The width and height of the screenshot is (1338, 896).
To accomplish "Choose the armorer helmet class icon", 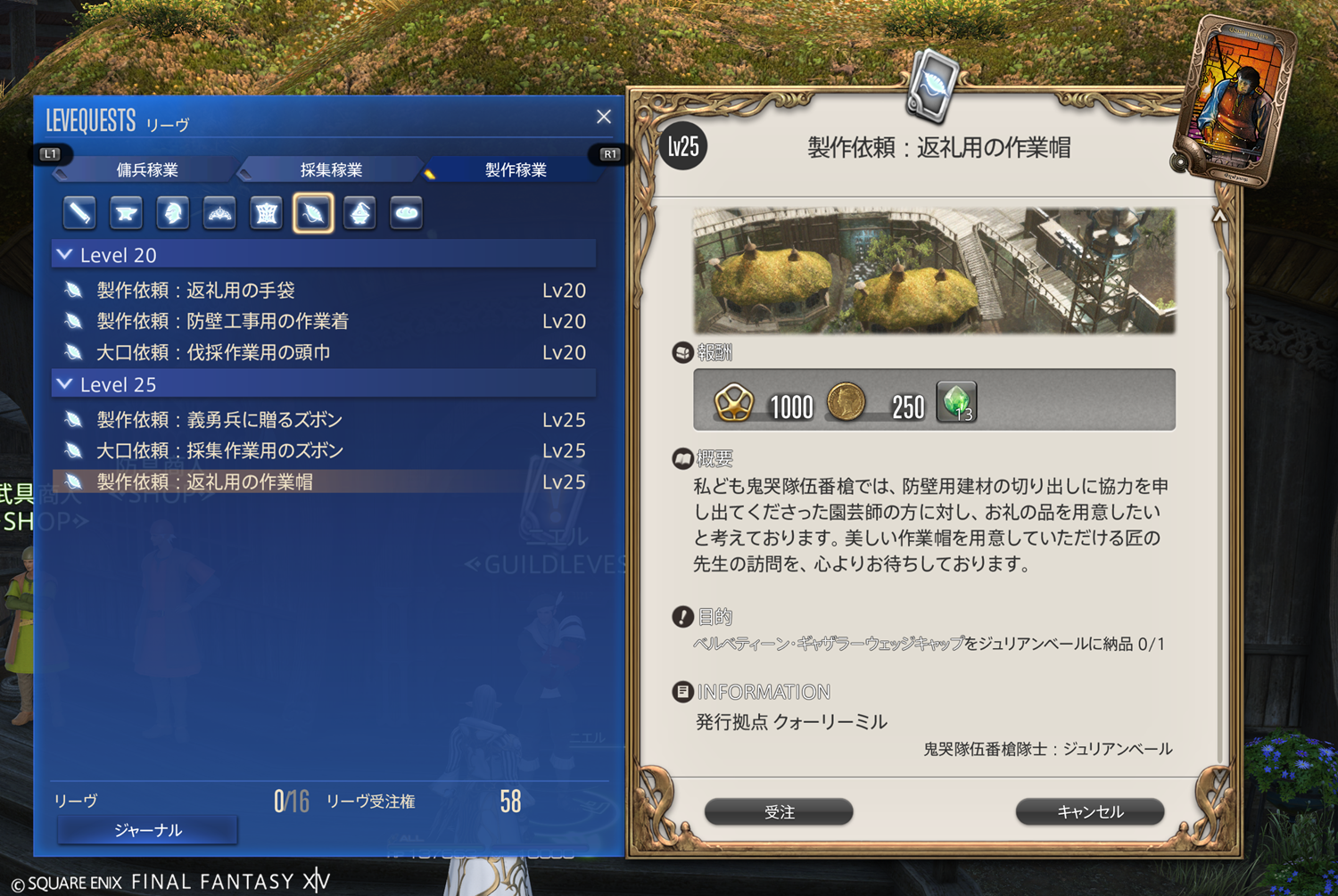I will click(x=173, y=213).
